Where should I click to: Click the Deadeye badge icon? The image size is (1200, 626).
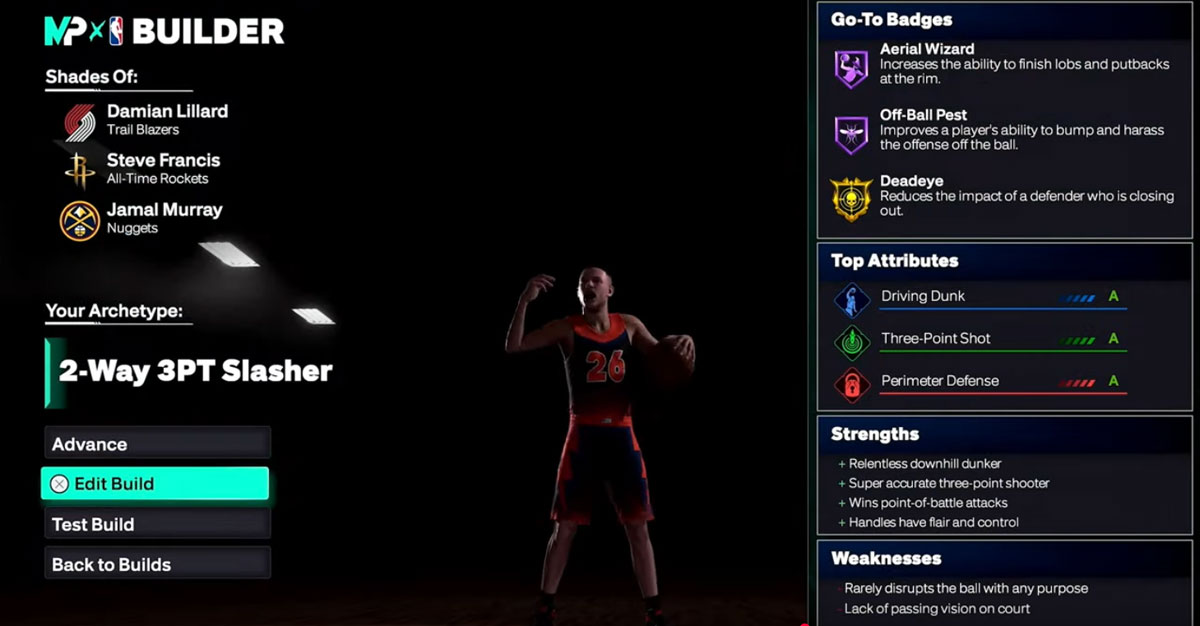click(851, 199)
